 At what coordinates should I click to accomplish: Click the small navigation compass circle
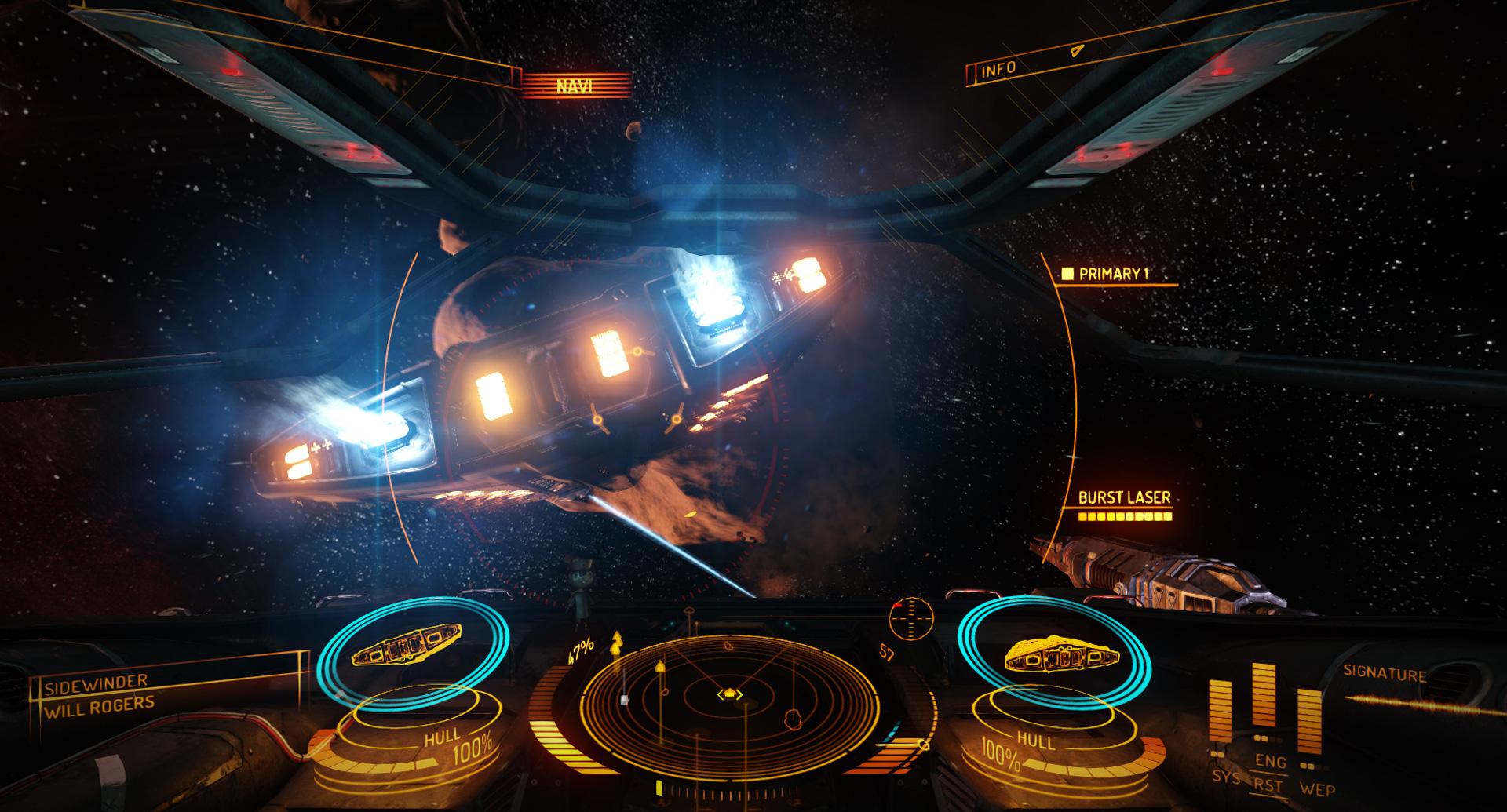[910, 617]
